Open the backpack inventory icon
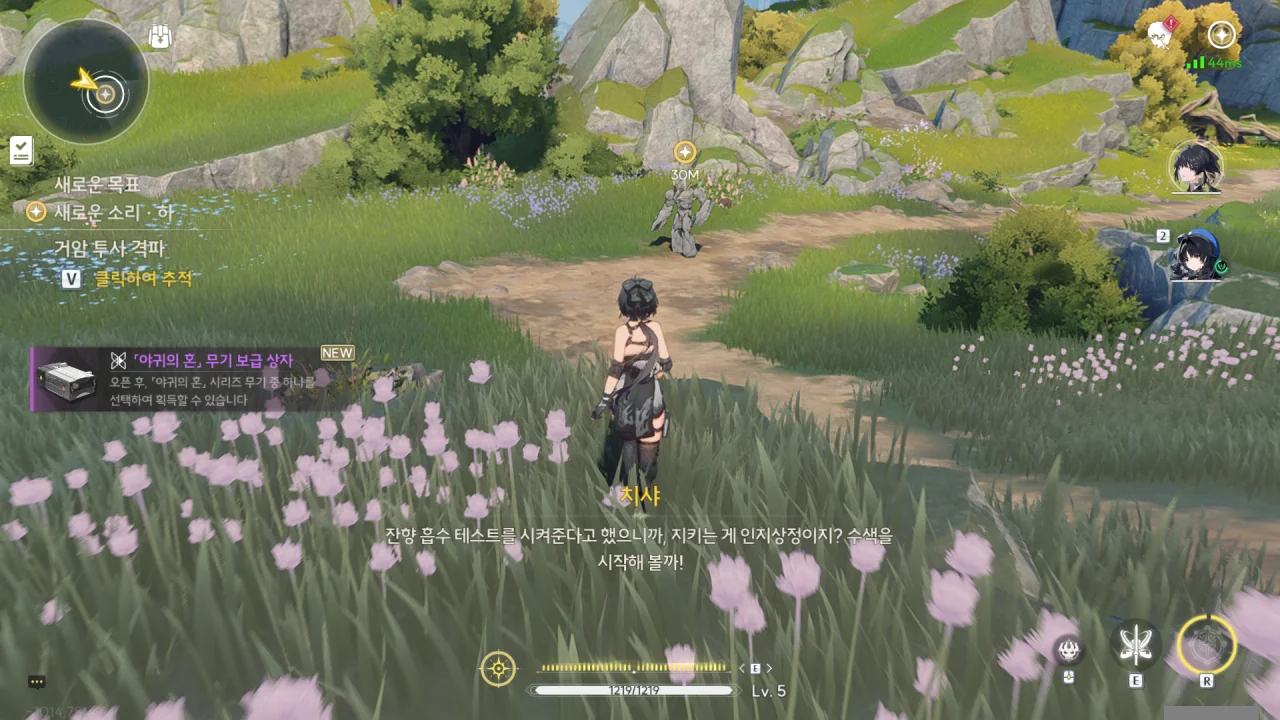The height and width of the screenshot is (720, 1280). (x=160, y=37)
